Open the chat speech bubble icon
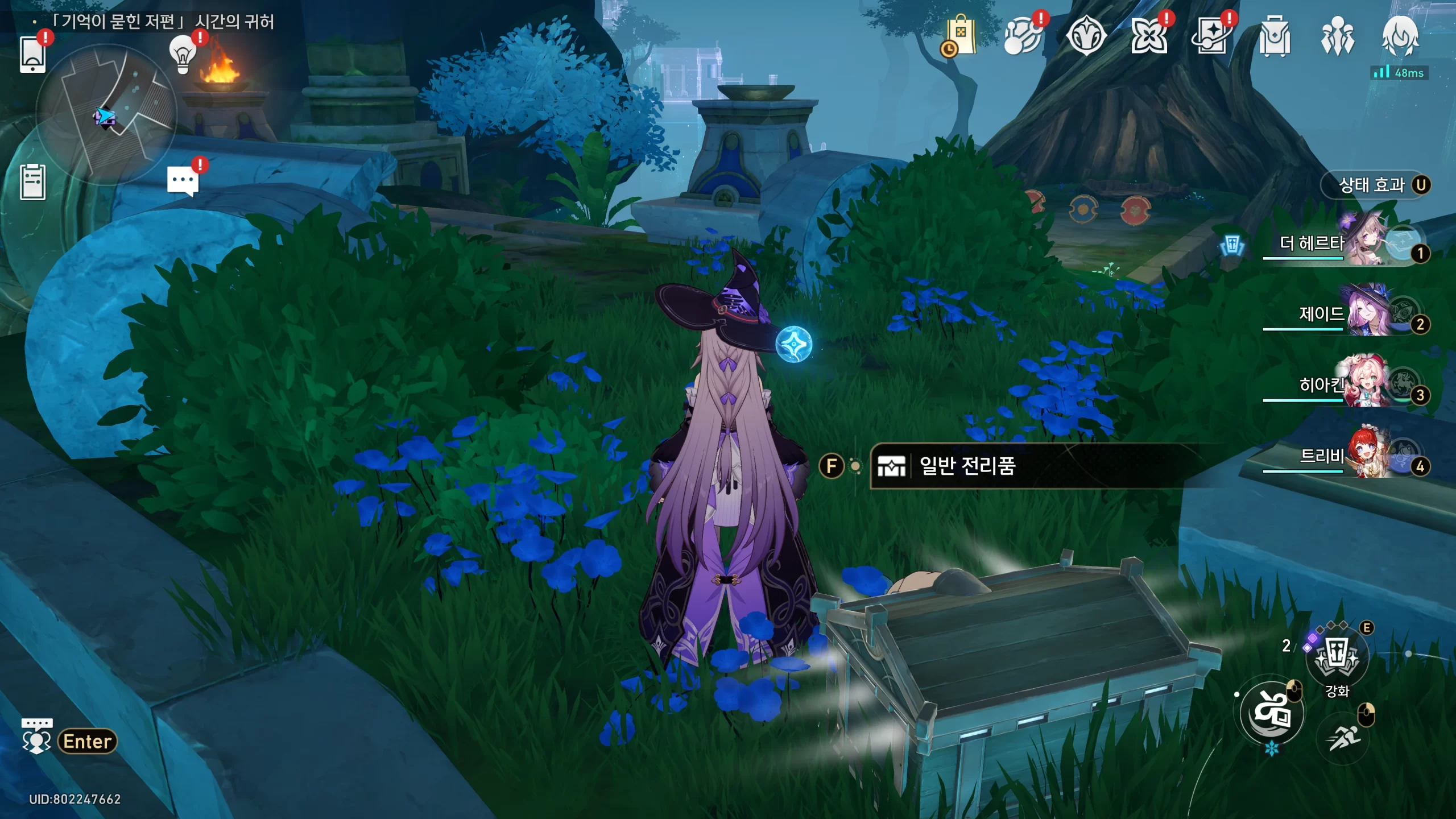Viewport: 1456px width, 819px height. tap(183, 181)
